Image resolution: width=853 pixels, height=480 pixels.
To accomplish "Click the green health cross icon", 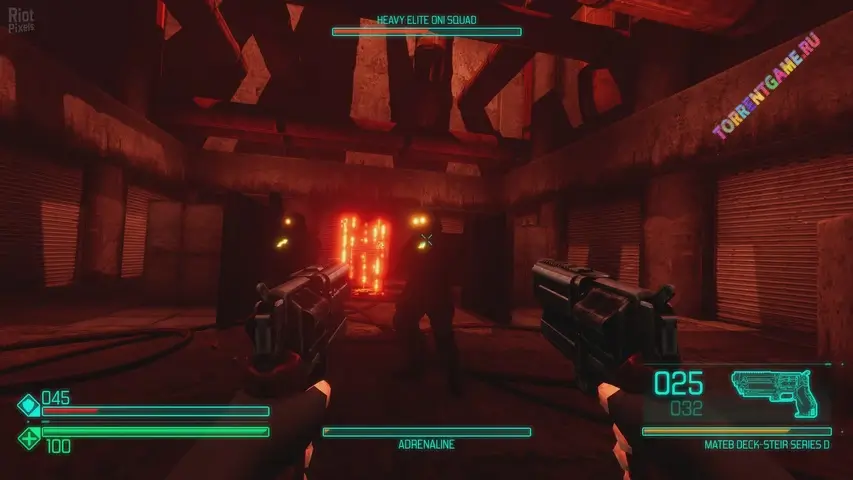I will coord(28,436).
